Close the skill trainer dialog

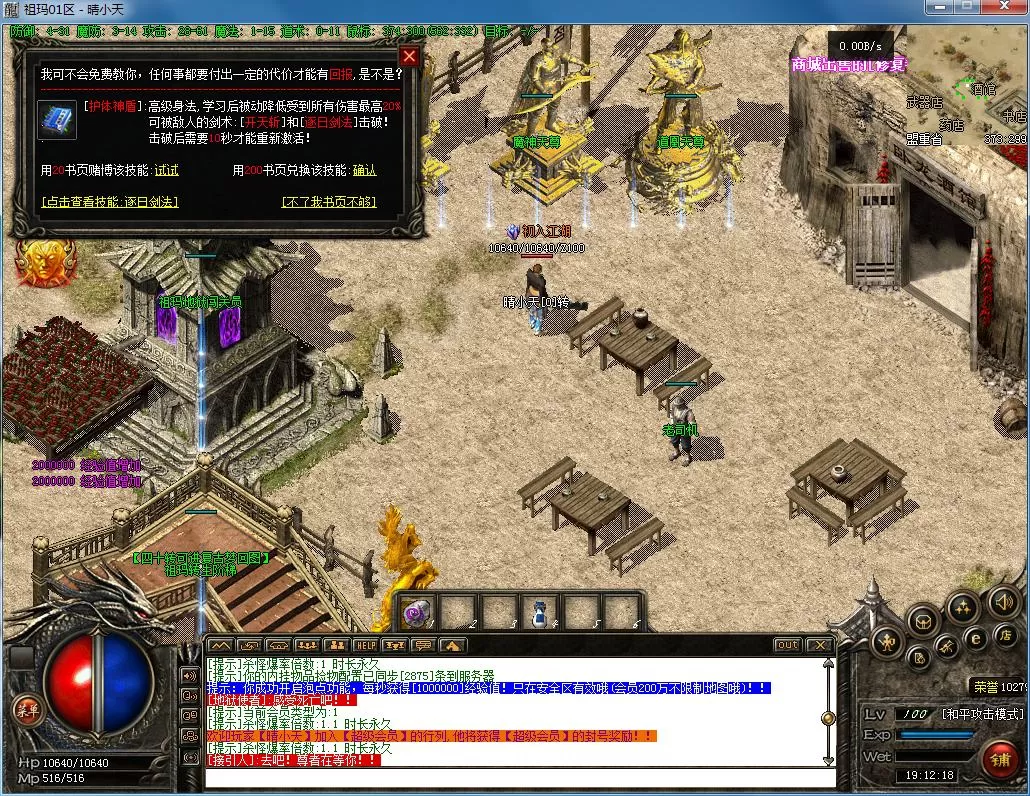[x=408, y=57]
